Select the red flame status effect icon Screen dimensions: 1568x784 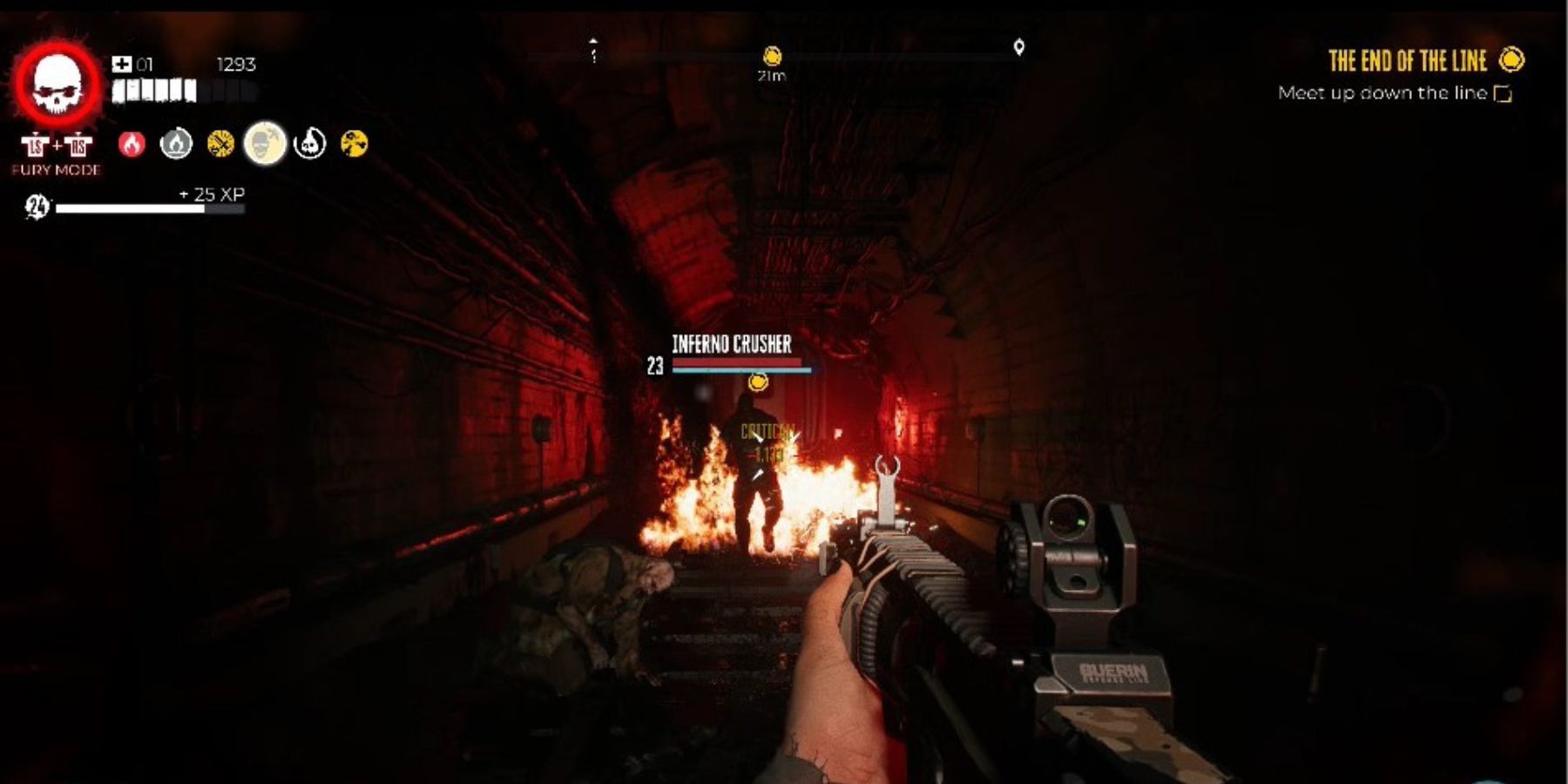point(132,145)
